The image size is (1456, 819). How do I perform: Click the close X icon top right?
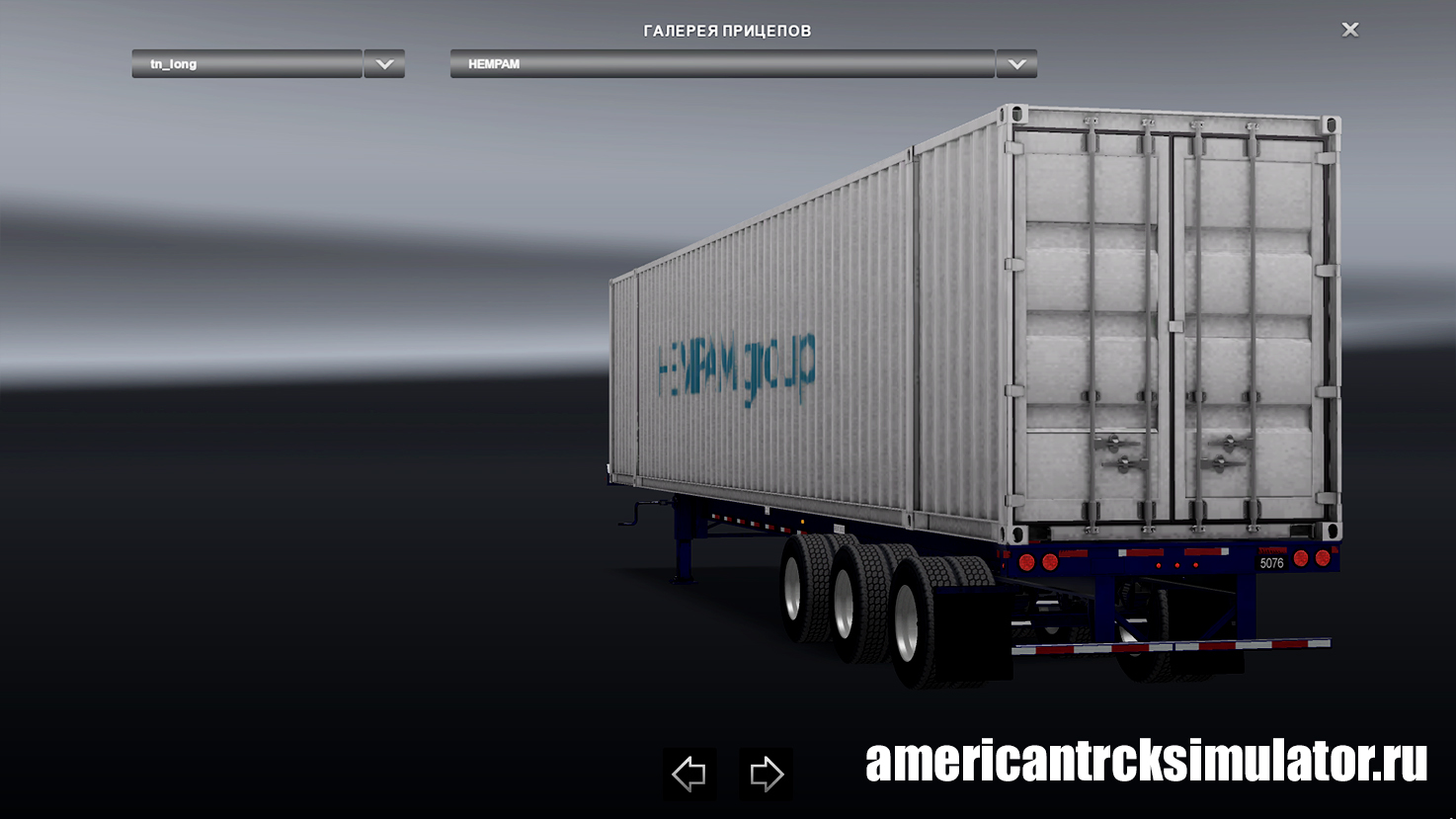[1349, 30]
